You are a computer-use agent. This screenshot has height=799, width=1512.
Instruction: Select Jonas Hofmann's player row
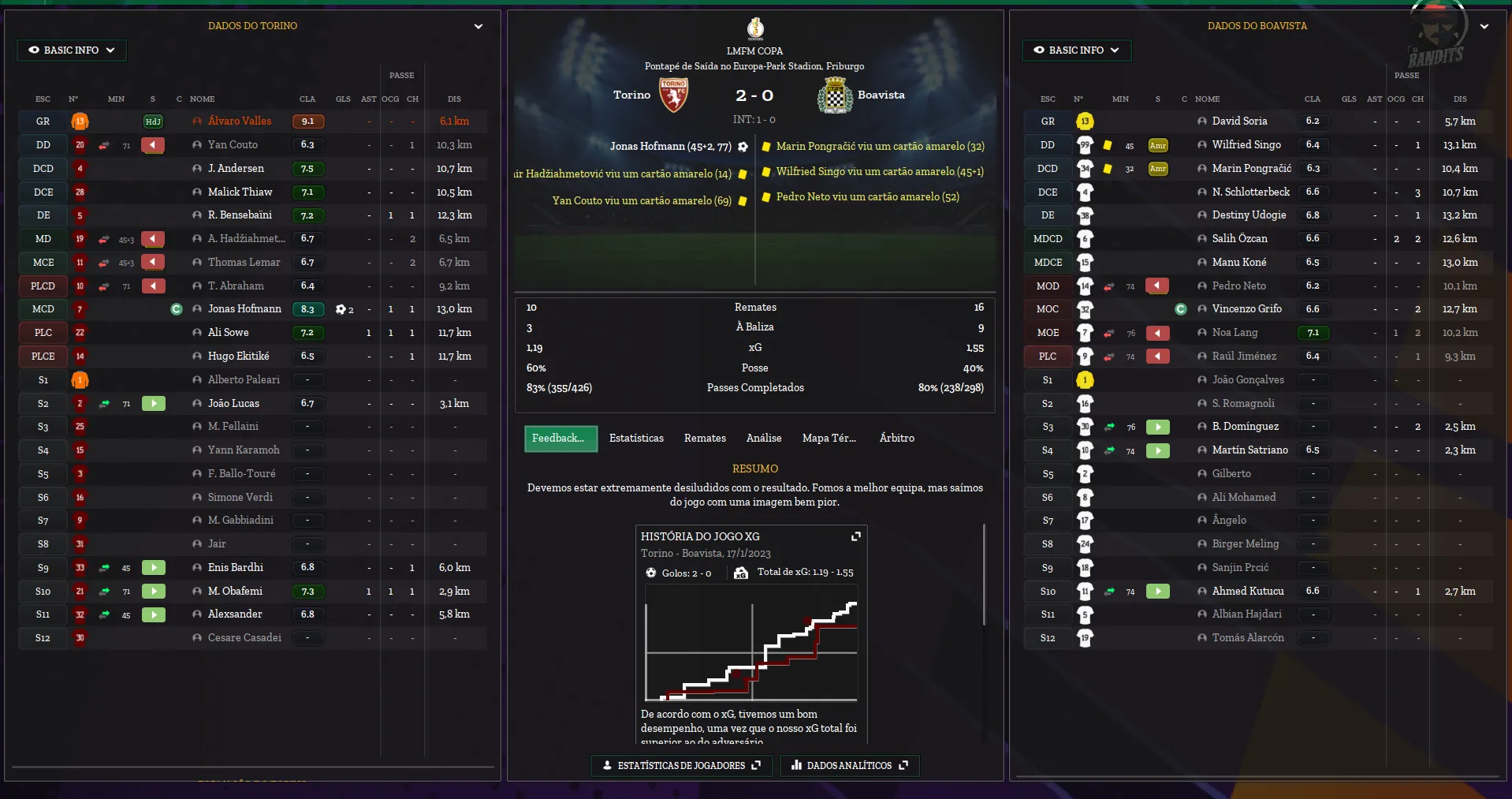pyautogui.click(x=244, y=309)
